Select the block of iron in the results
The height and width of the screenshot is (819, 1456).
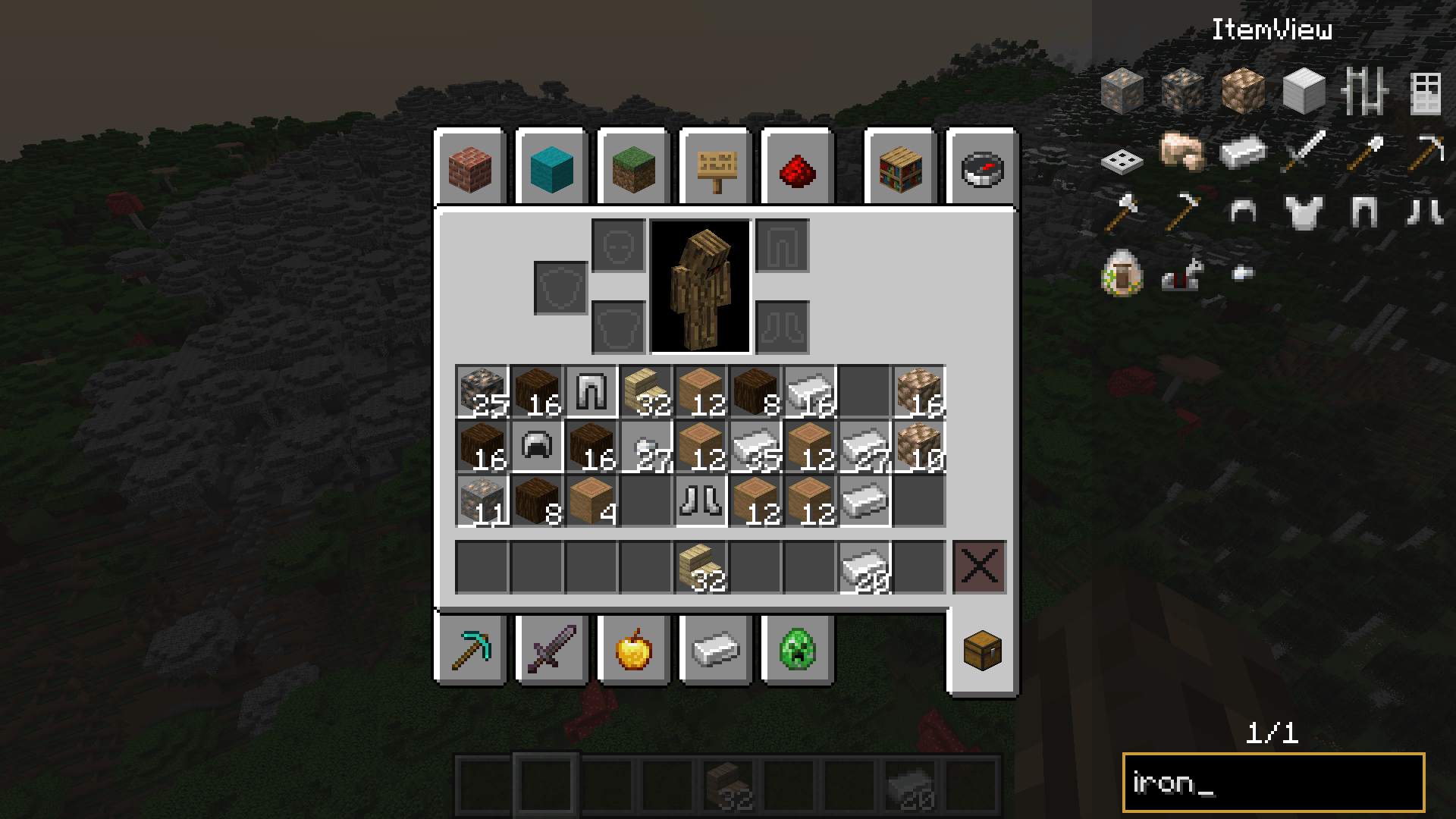pos(1303,91)
